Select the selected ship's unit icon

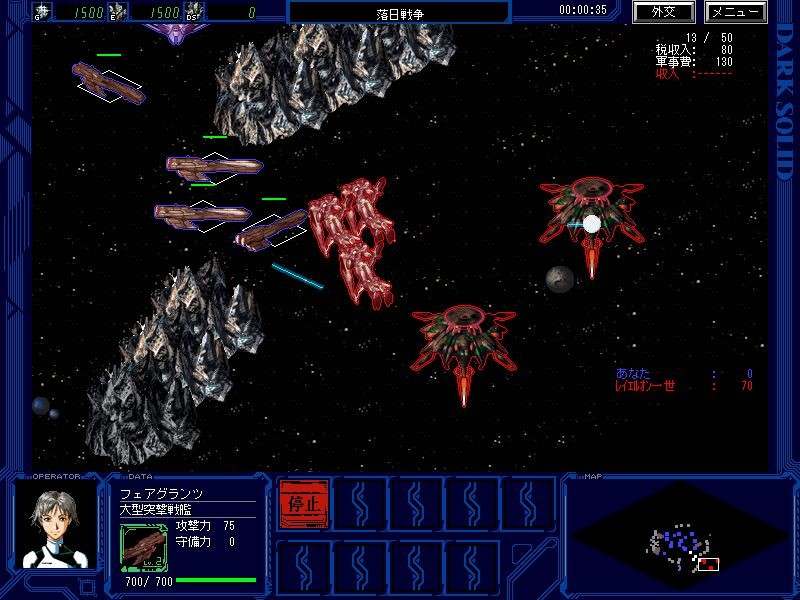coord(144,547)
